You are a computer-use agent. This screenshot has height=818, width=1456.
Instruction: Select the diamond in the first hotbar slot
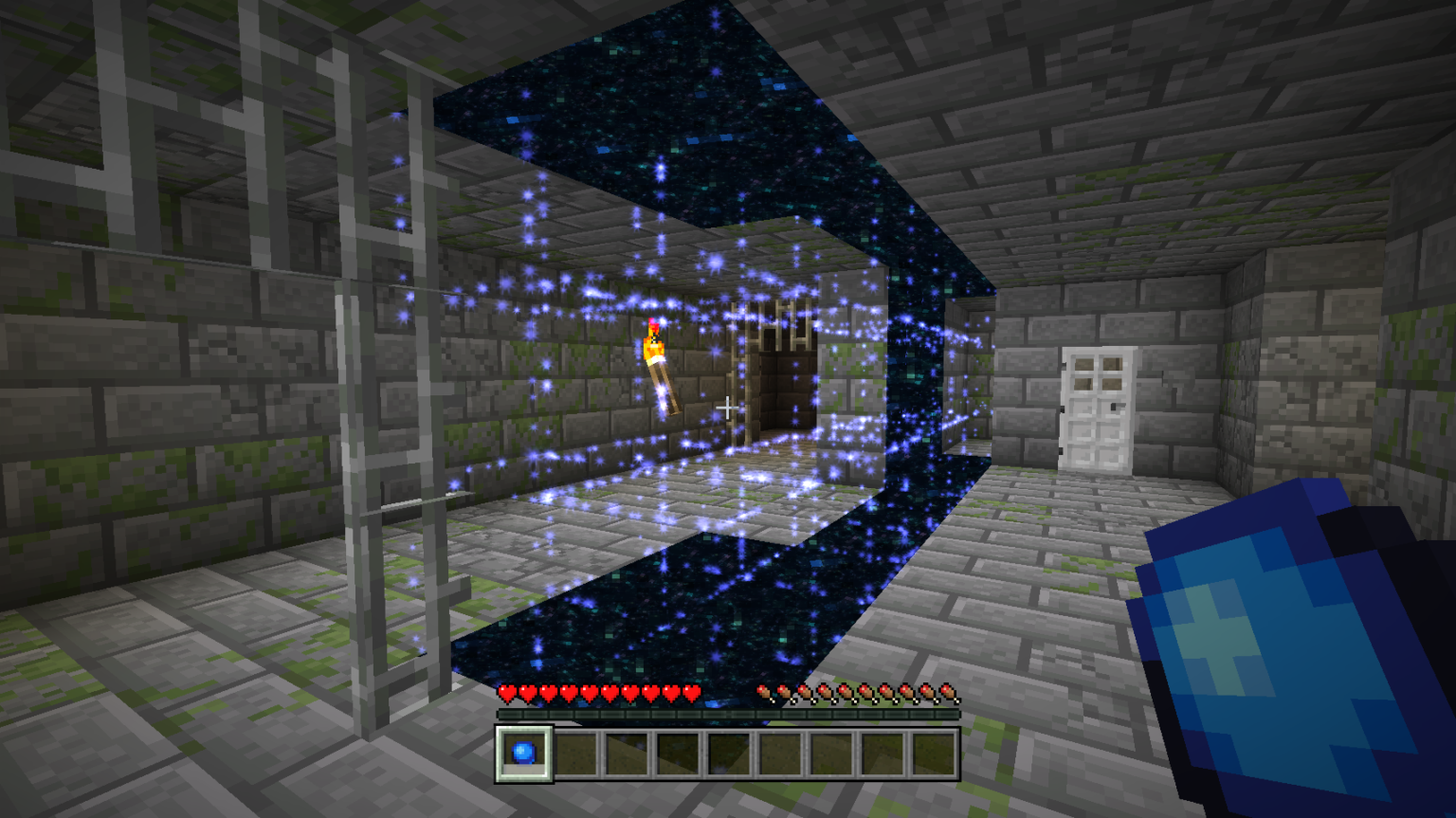pos(521,754)
